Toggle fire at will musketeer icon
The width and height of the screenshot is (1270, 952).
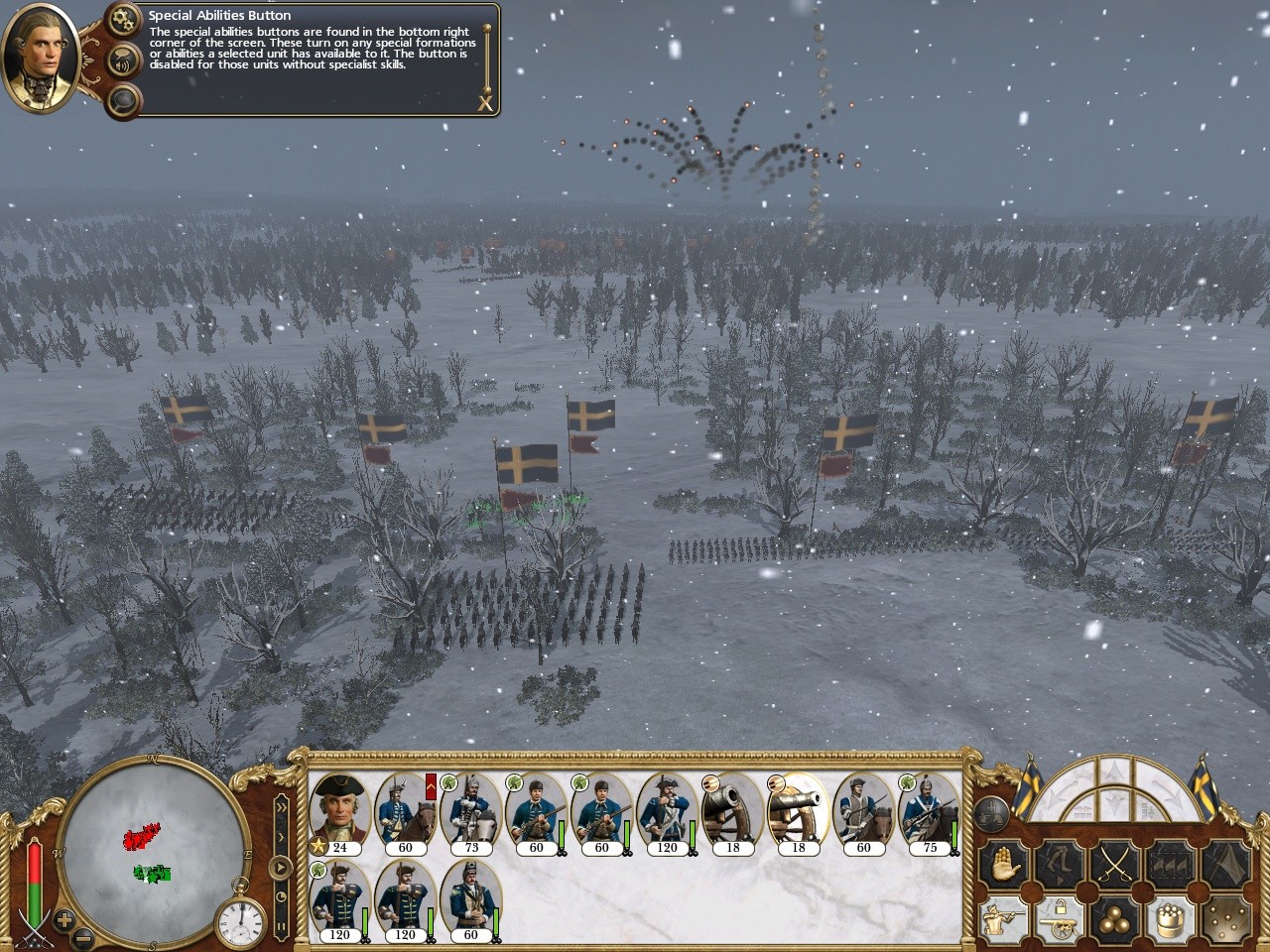coord(1001,920)
